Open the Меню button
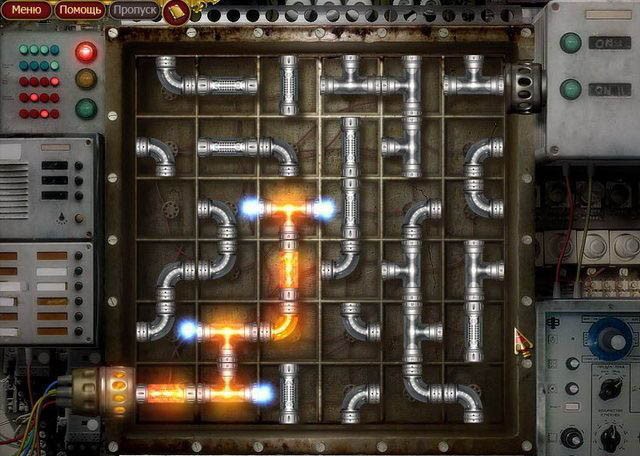 [x=26, y=12]
